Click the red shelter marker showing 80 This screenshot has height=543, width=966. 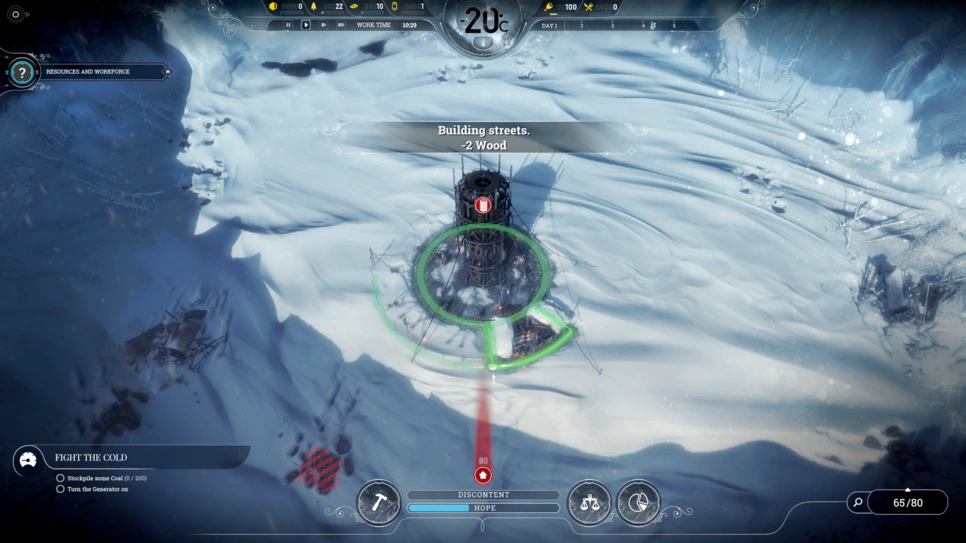pyautogui.click(x=483, y=475)
